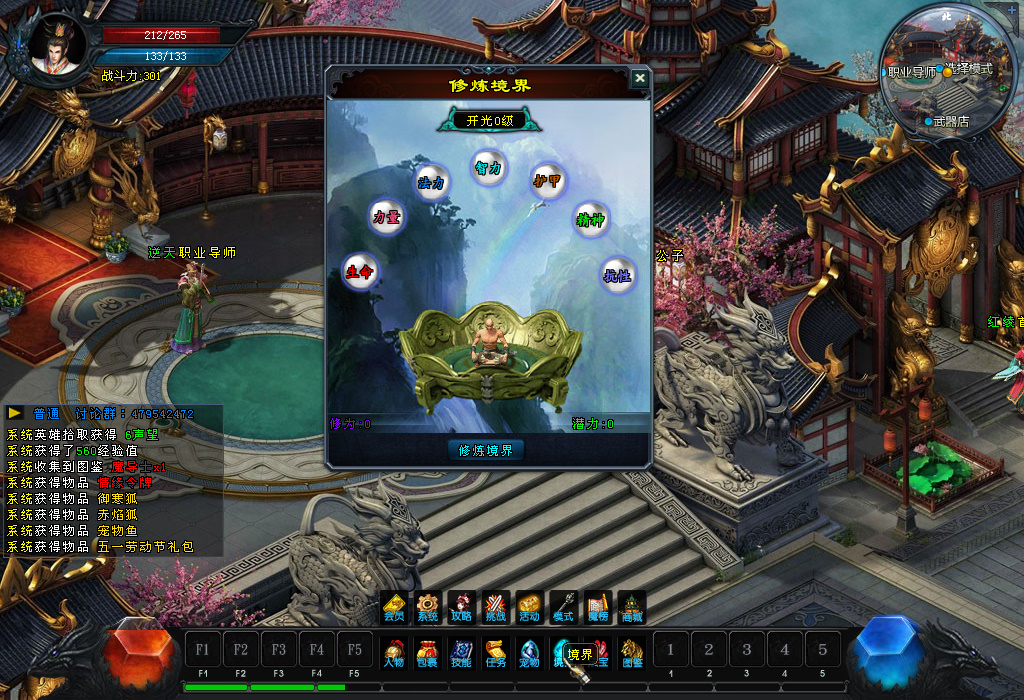Image resolution: width=1024 pixels, height=700 pixels.
Task: Choose the 智力 intelligence orb
Action: click(488, 168)
